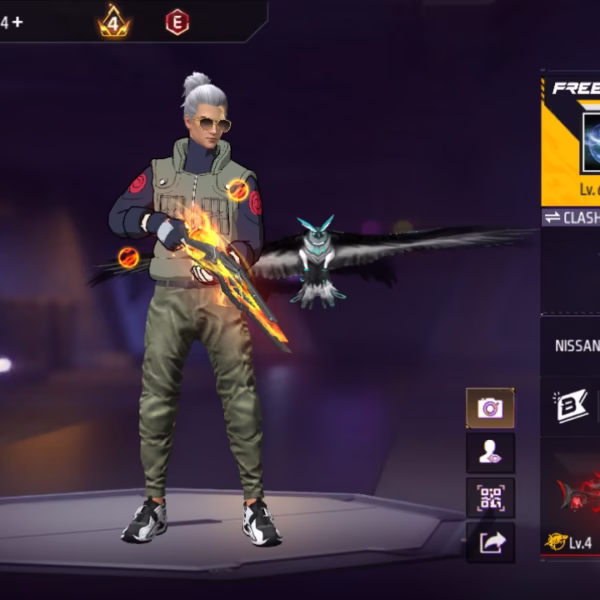Click the red hexagon E badge
The width and height of the screenshot is (600, 600).
177,22
